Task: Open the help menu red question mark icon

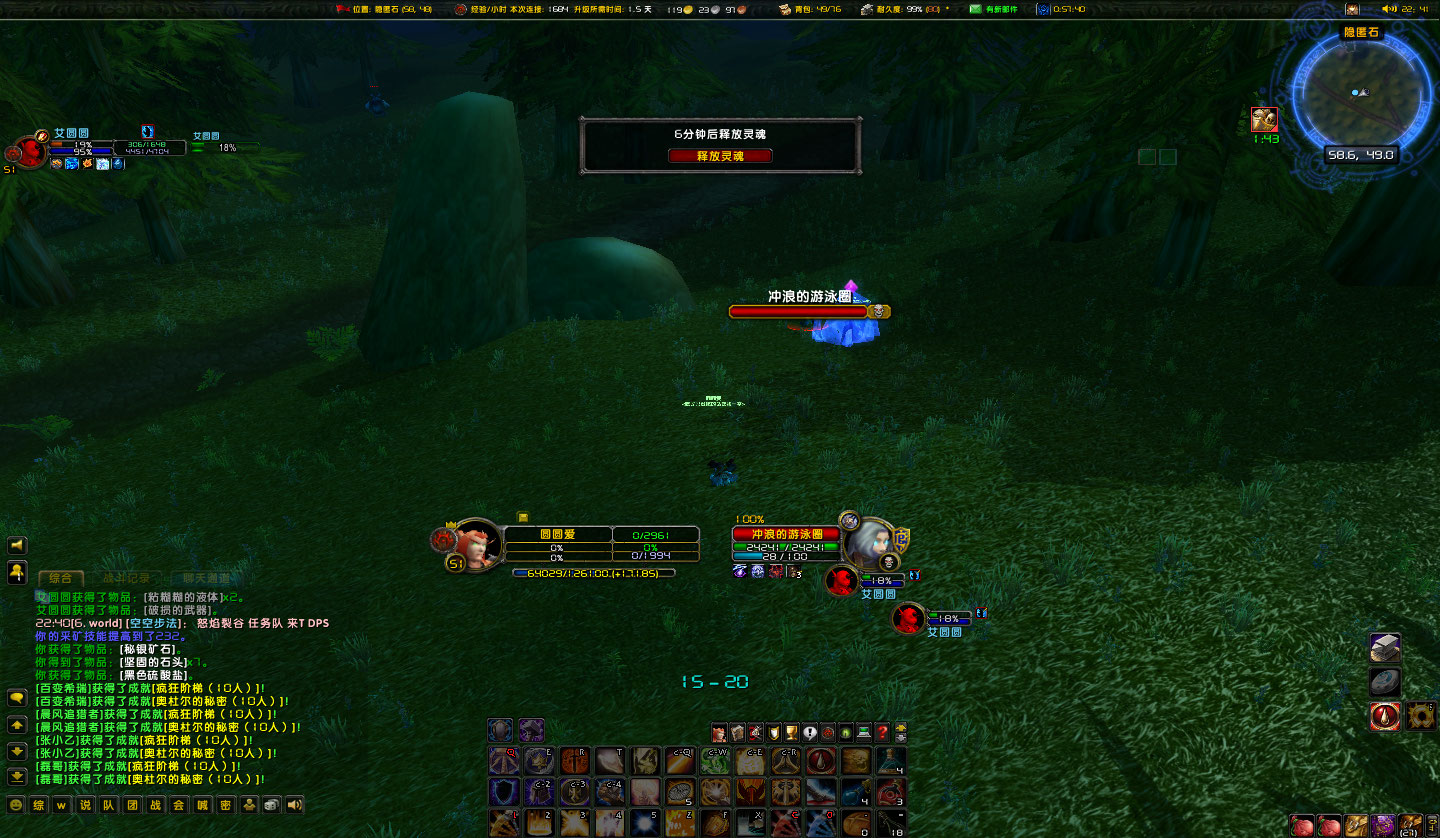Action: pos(882,734)
